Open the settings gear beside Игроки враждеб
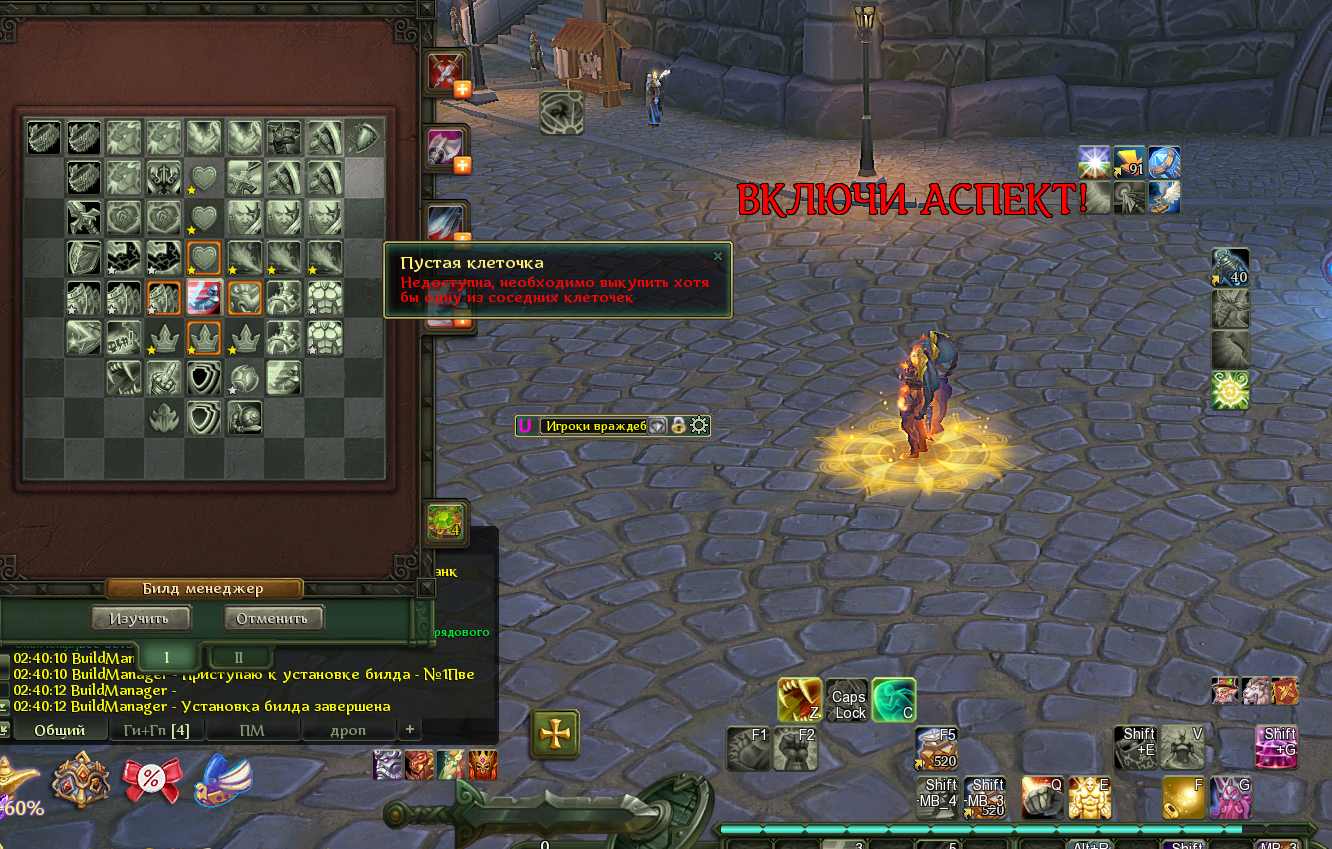 tap(699, 426)
